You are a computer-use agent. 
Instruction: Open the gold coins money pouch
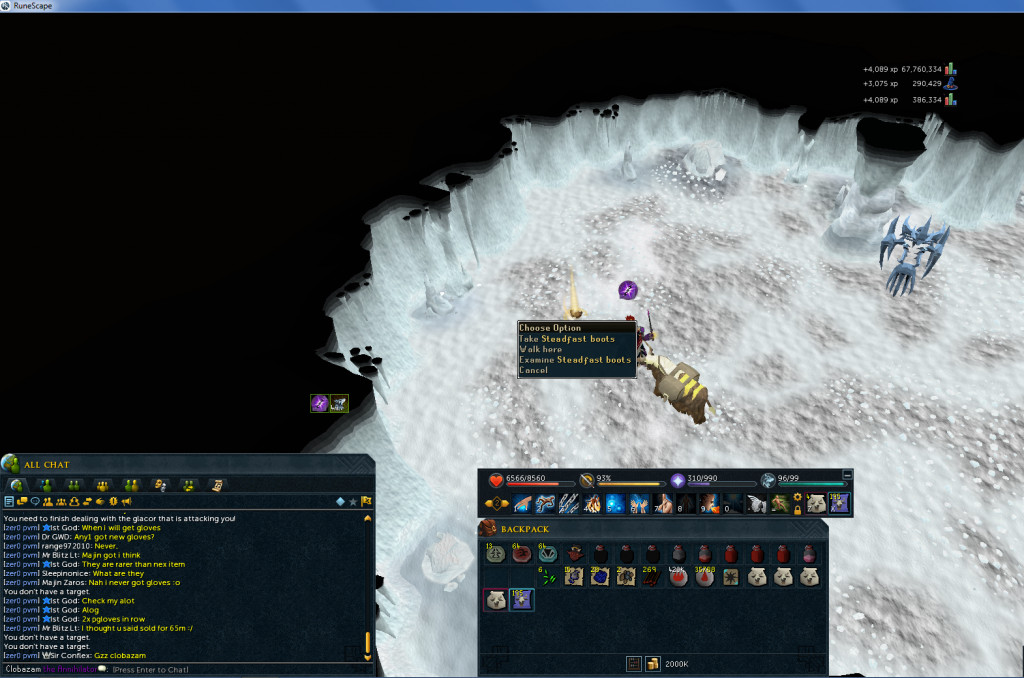tap(652, 663)
